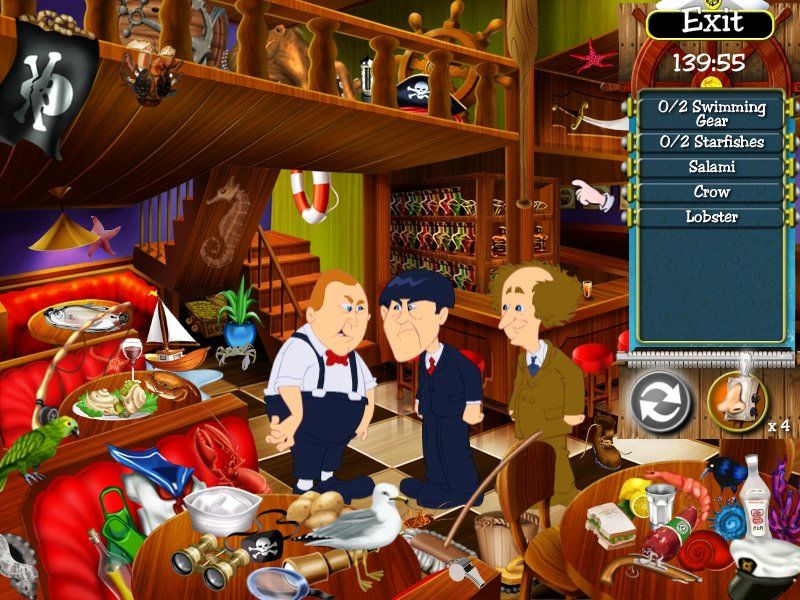Select the Salami entry in the list
This screenshot has width=800, height=600.
coord(711,167)
